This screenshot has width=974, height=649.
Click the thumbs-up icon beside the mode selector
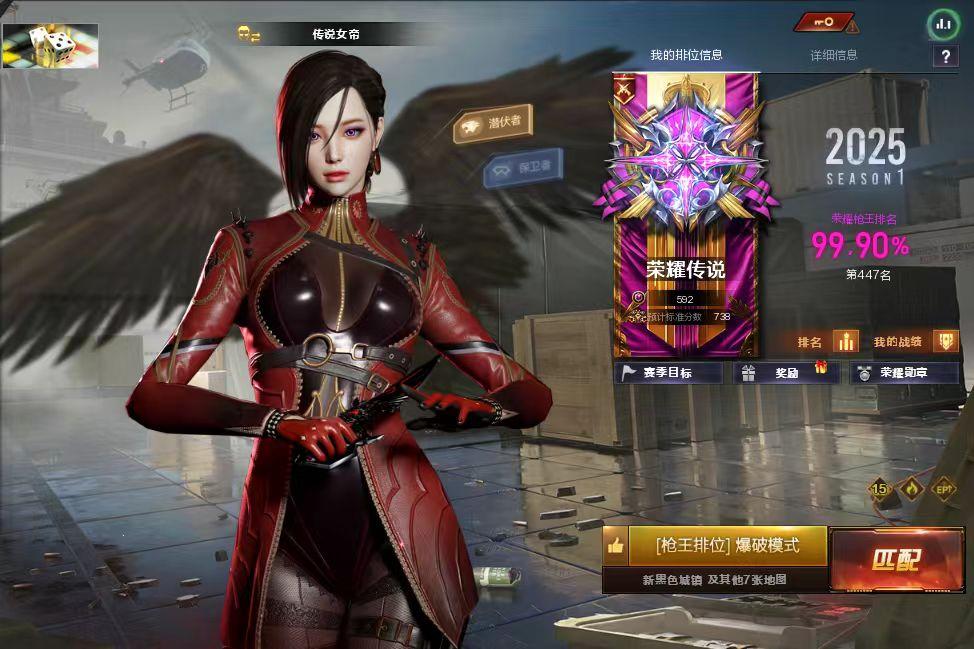615,546
